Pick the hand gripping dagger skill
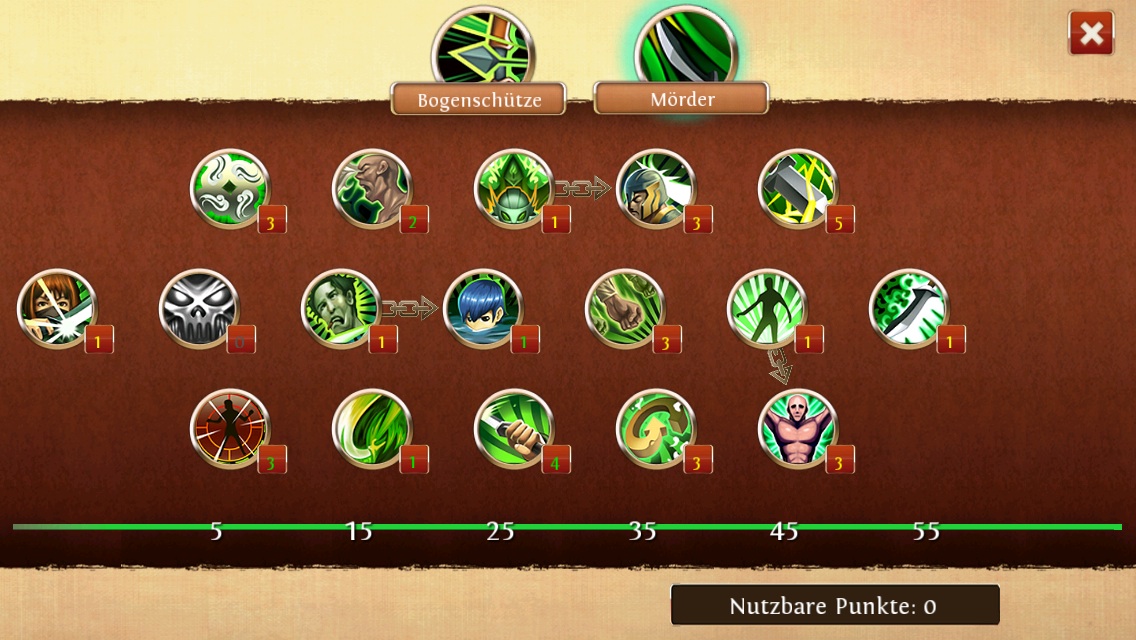Viewport: 1136px width, 640px height. [514, 428]
